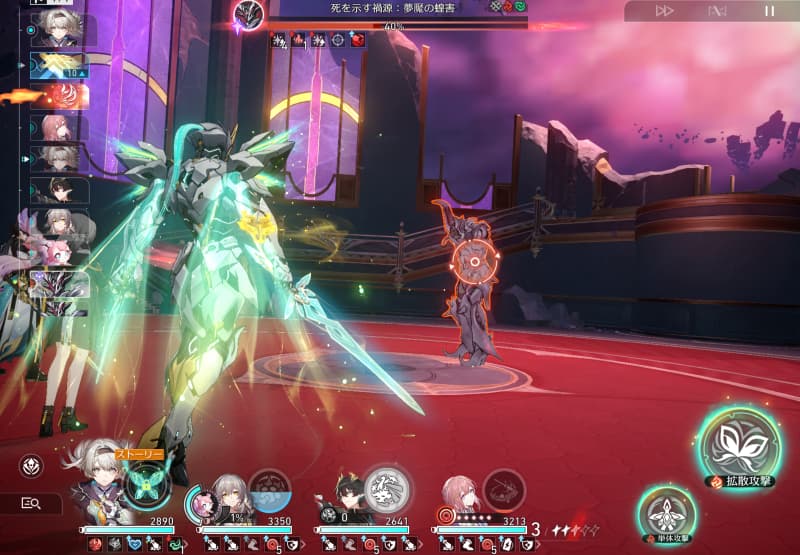Activate Firefly's butterfly ultimate
Screen dimensions: 800x555
point(146,484)
